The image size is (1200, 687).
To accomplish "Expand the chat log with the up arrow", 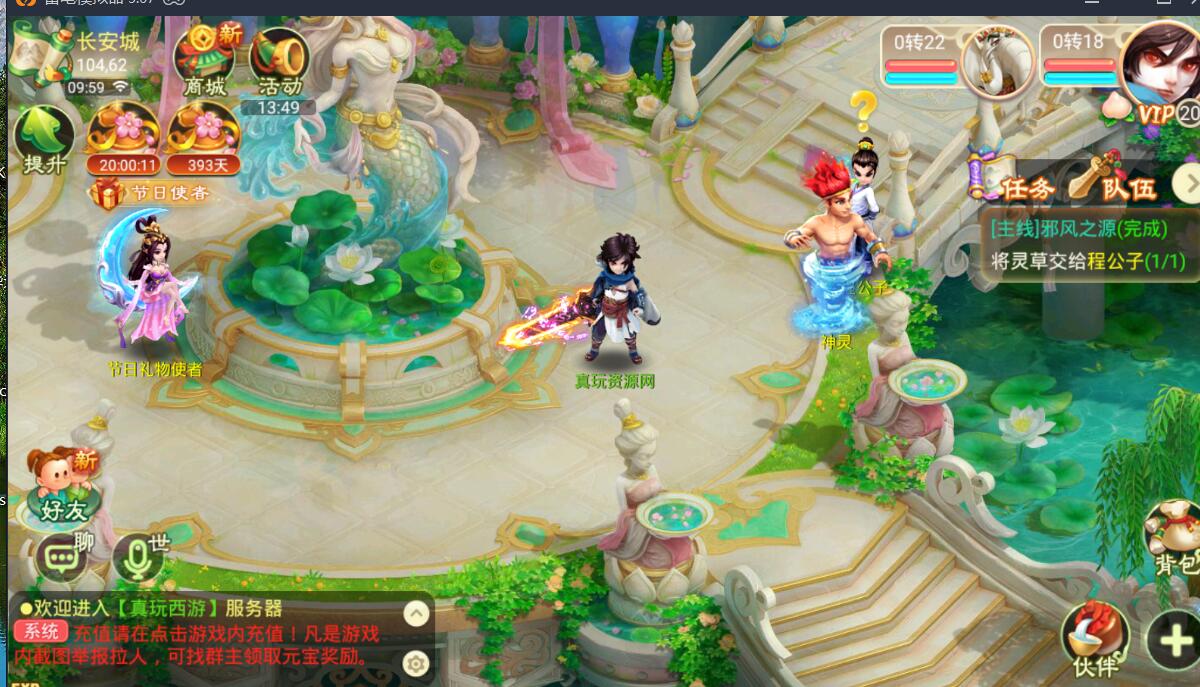I will (416, 613).
